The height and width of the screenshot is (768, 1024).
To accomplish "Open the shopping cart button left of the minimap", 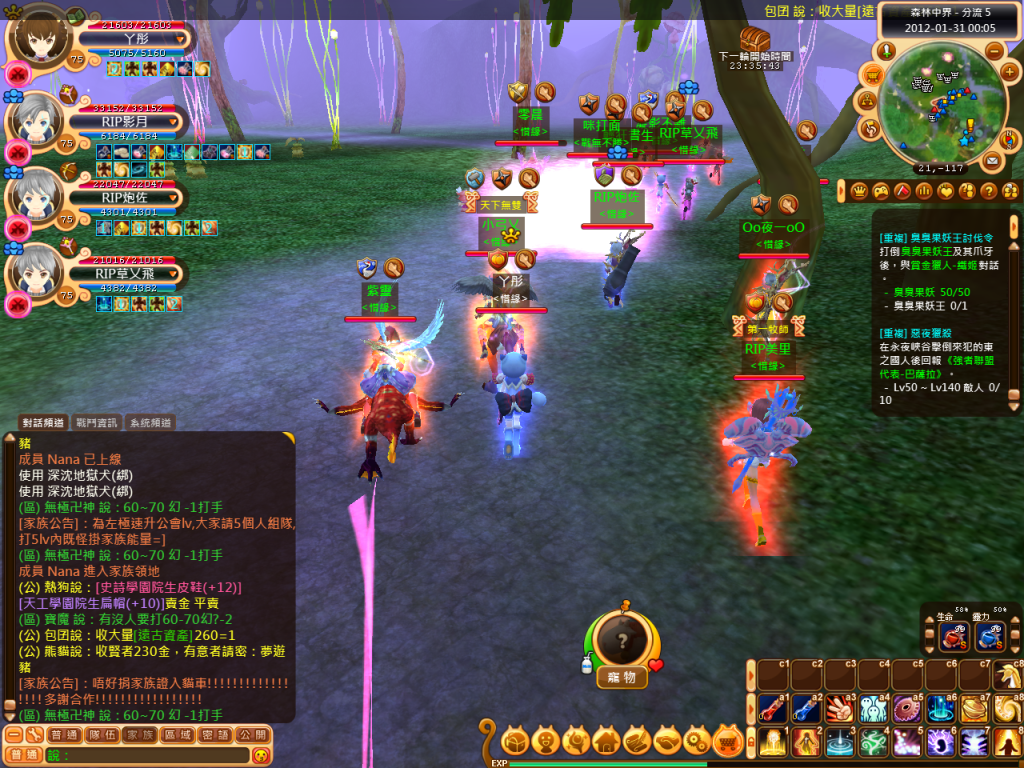I will point(872,74).
